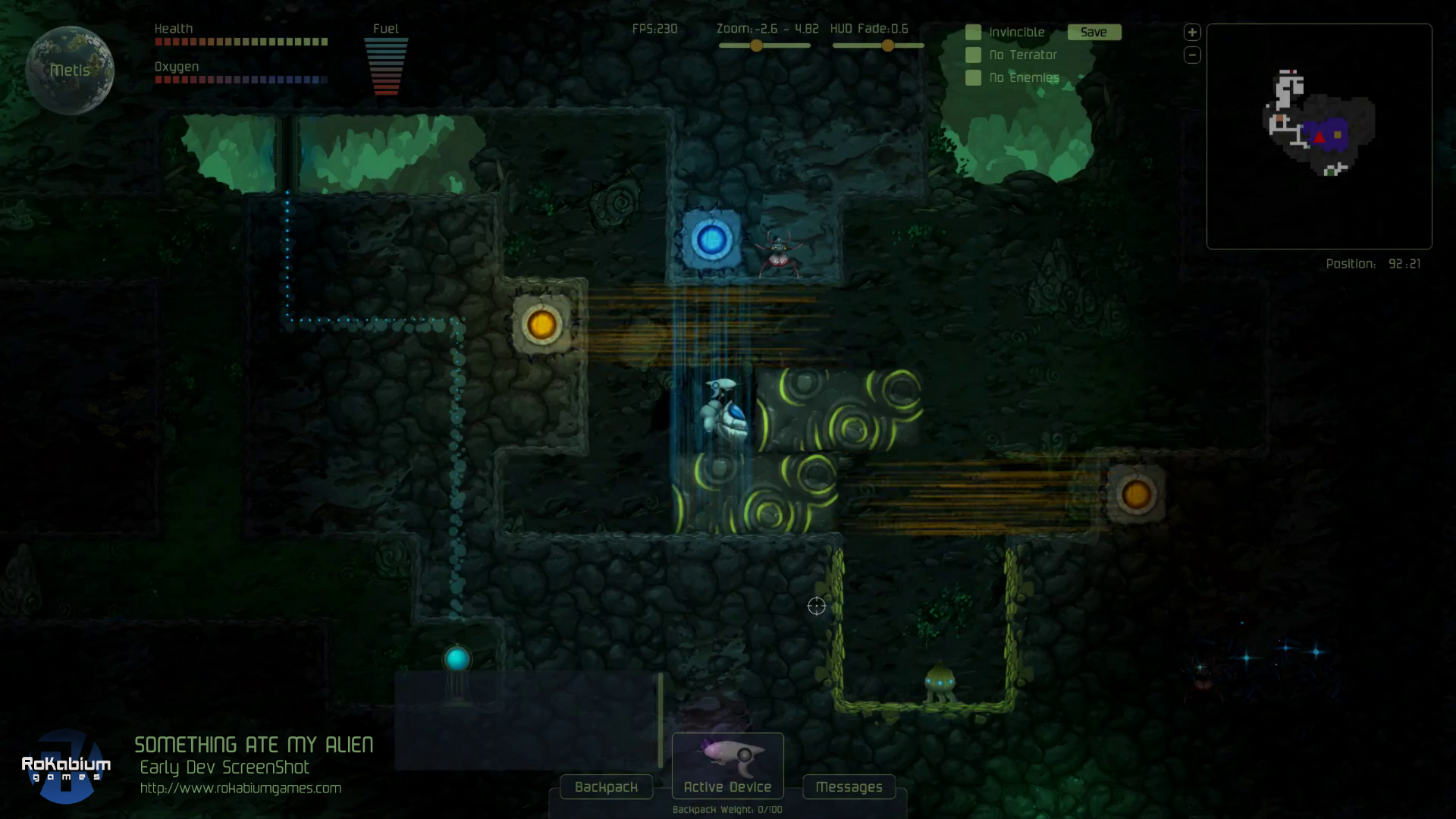The height and width of the screenshot is (819, 1456).
Task: Click the Save button
Action: point(1094,33)
